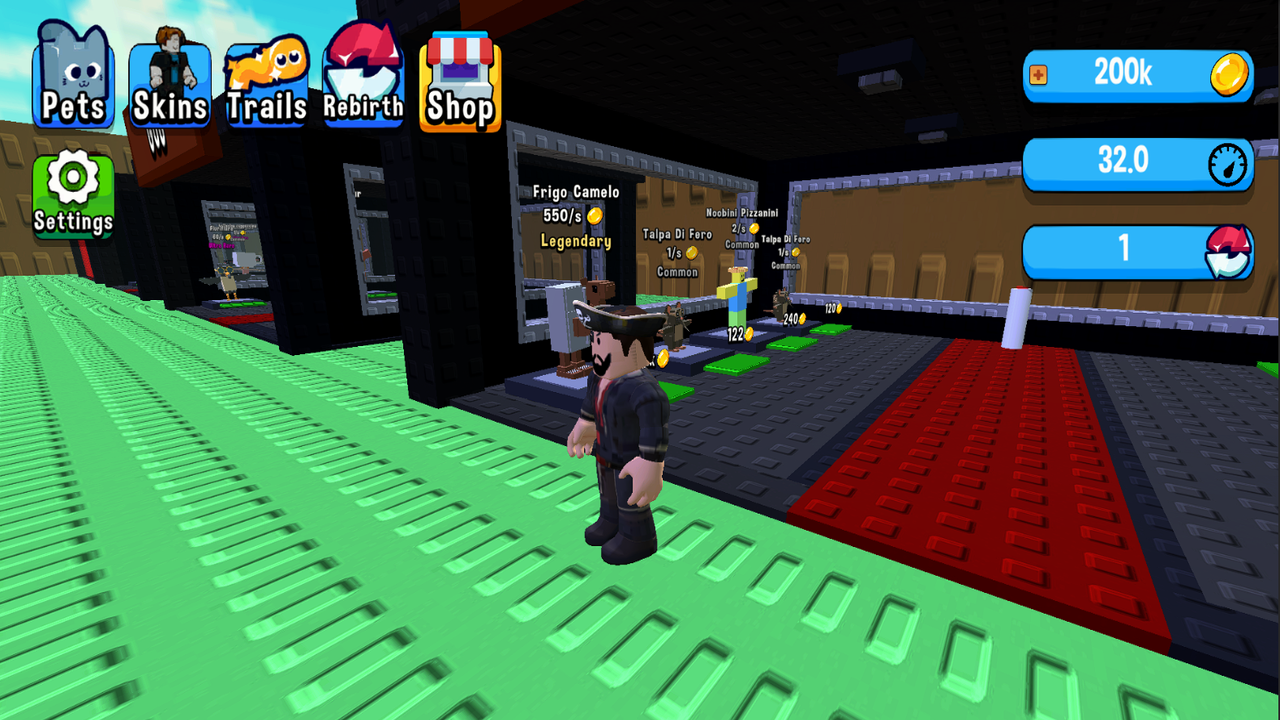
Task: Open the Skins menu
Action: pos(168,70)
